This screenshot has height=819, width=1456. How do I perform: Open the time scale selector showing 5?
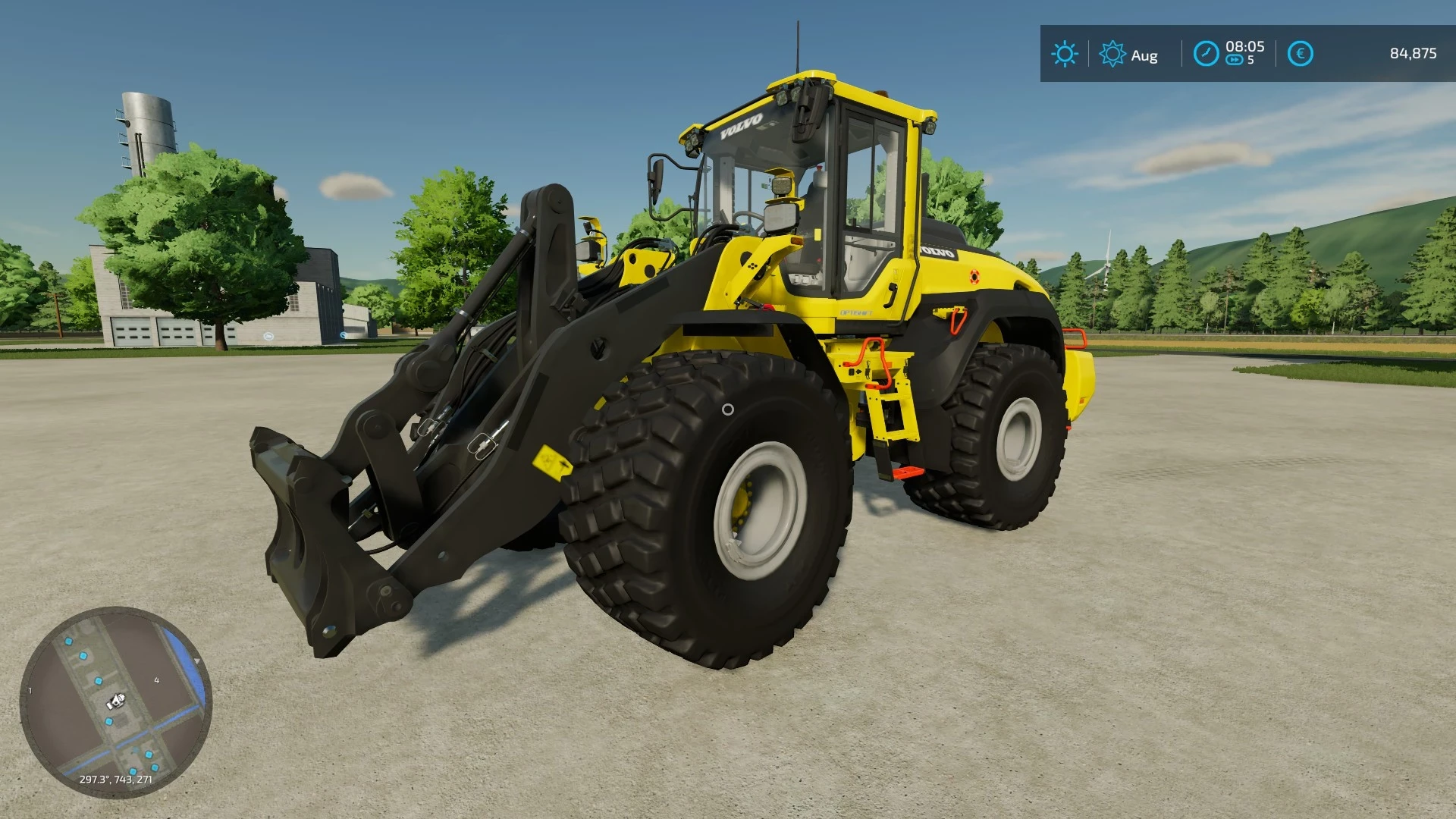point(1250,60)
